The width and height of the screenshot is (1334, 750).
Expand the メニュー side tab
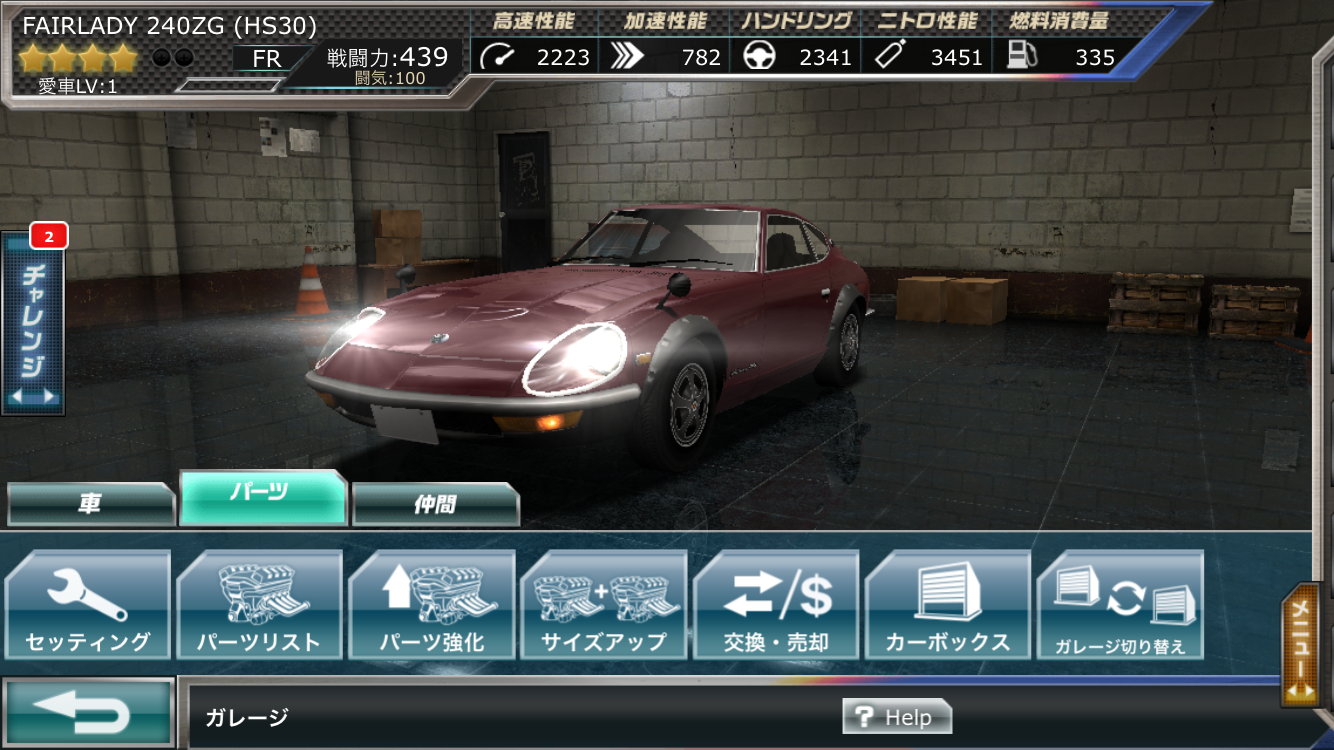point(1305,645)
